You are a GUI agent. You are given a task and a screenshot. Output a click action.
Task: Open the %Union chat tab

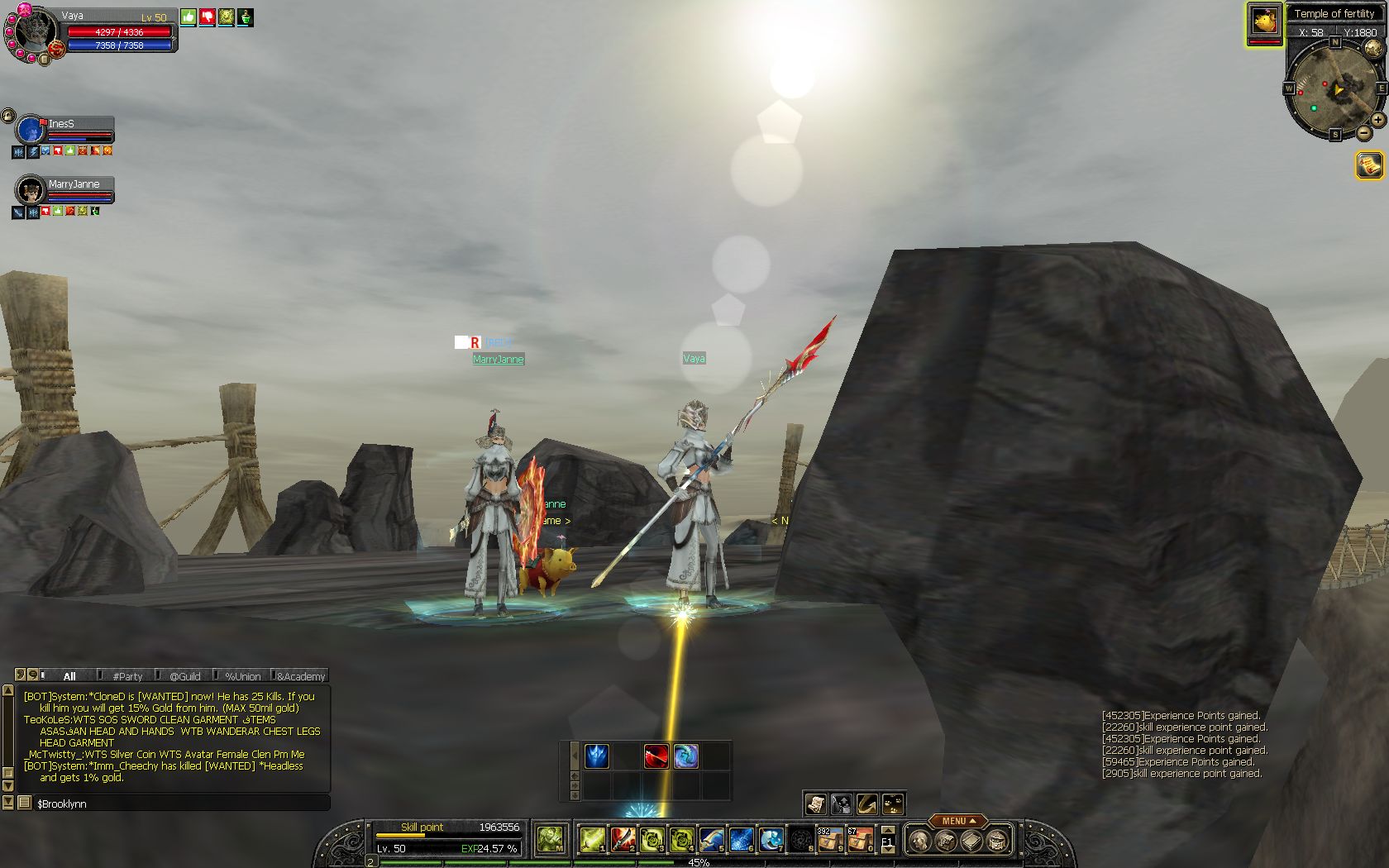[242, 676]
